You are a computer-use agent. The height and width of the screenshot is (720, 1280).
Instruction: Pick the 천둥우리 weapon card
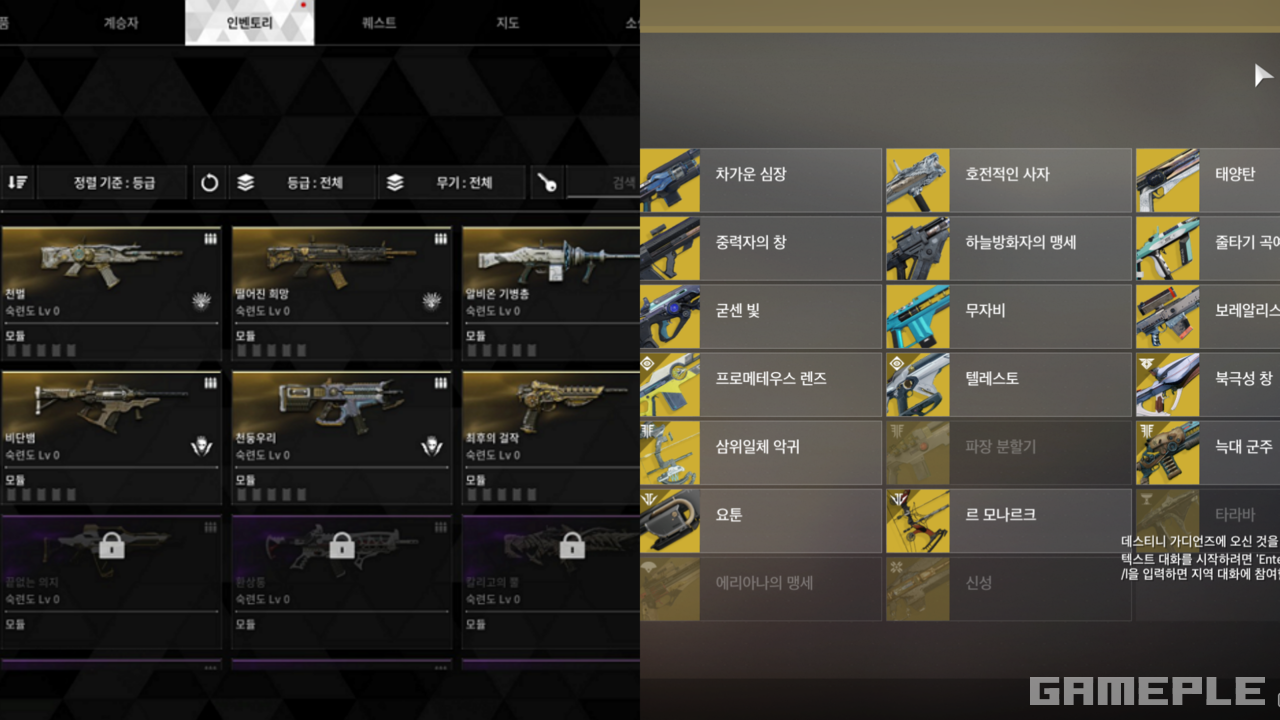341,438
